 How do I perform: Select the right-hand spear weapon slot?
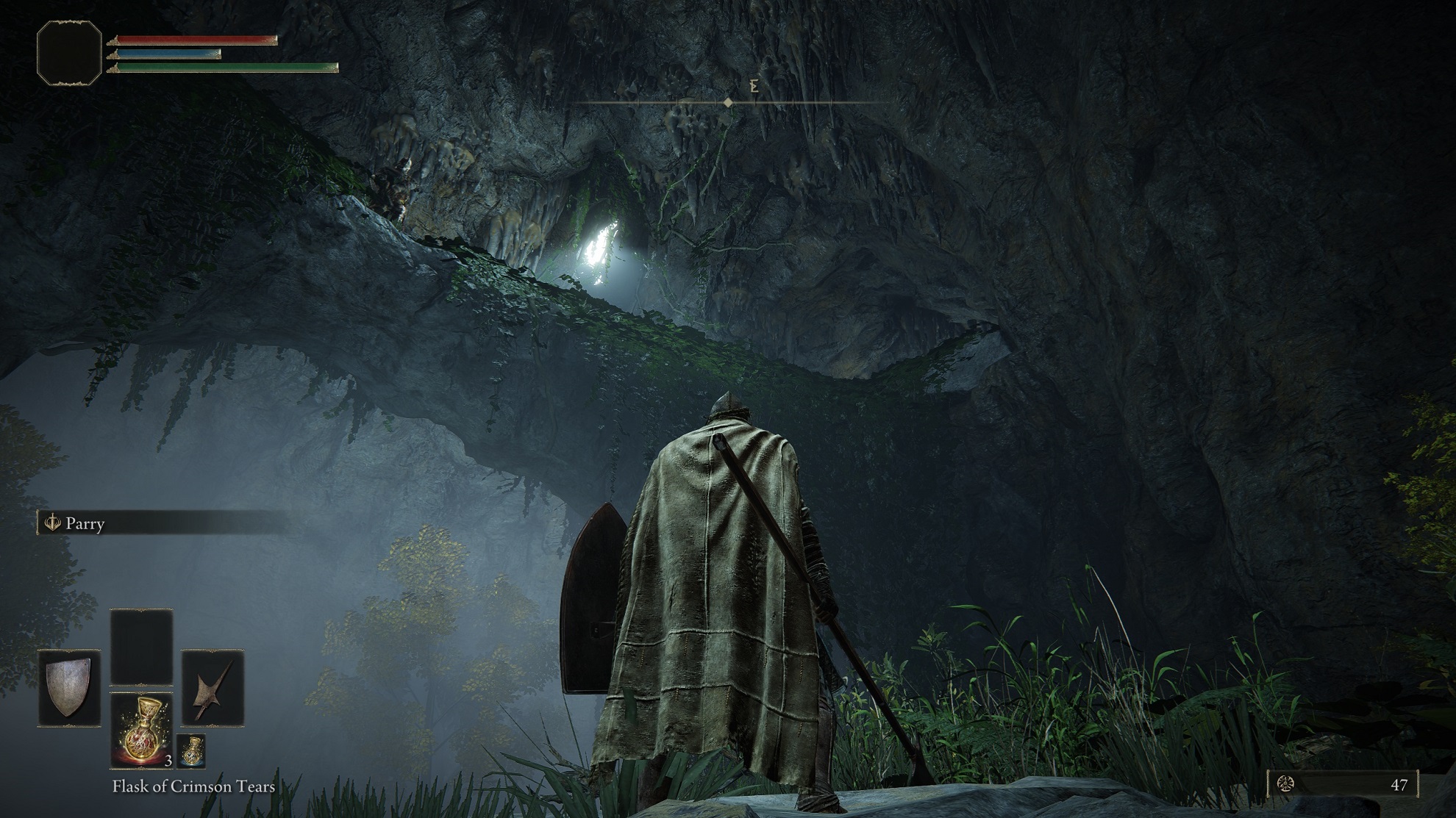point(213,689)
